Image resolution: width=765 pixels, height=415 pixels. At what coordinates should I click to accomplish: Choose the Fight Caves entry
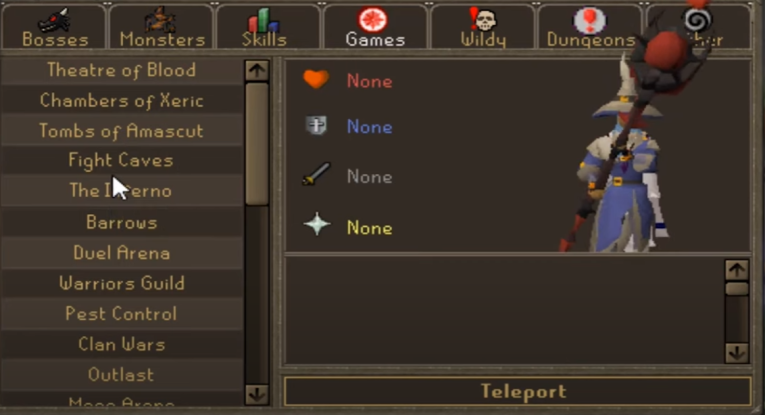(121, 160)
